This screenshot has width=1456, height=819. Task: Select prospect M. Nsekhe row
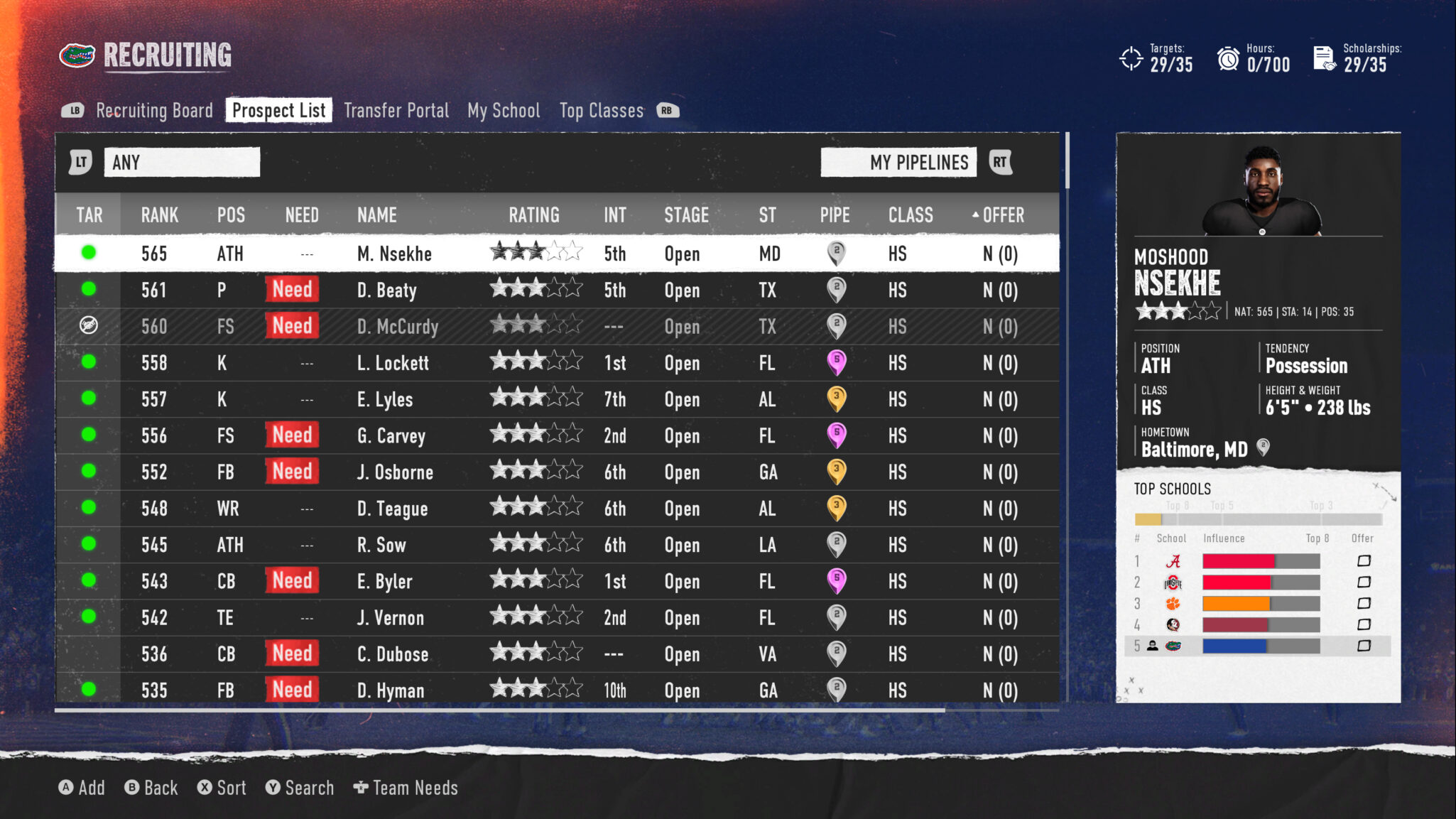pos(394,254)
